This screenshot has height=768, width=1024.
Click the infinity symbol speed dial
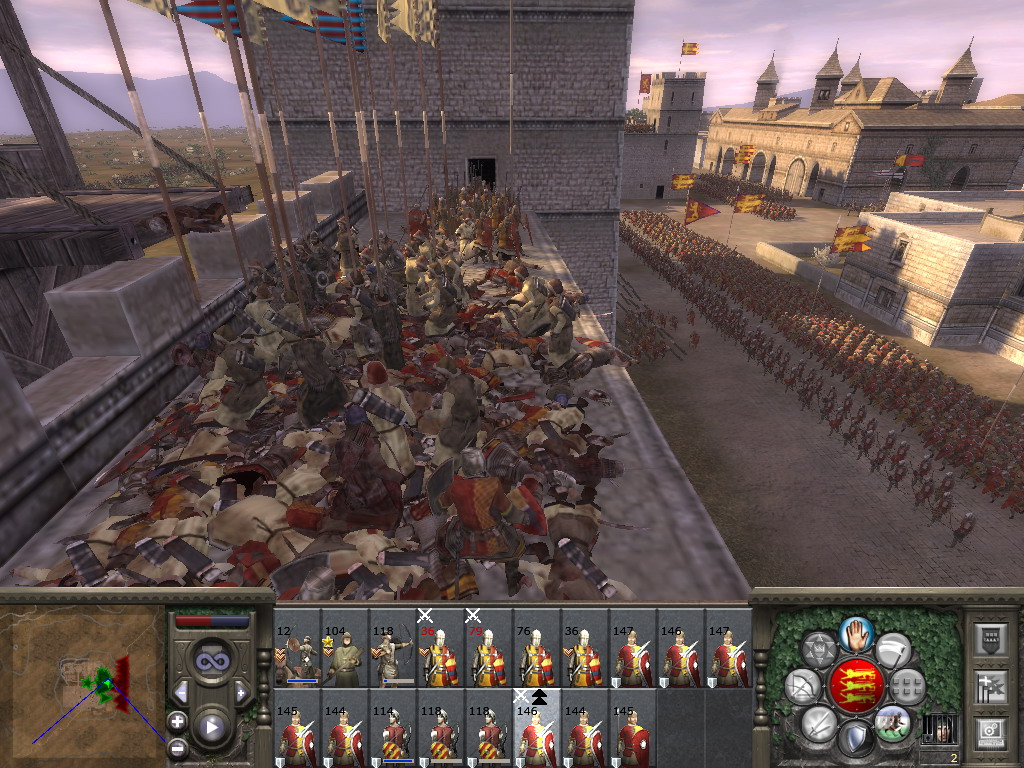[211, 660]
